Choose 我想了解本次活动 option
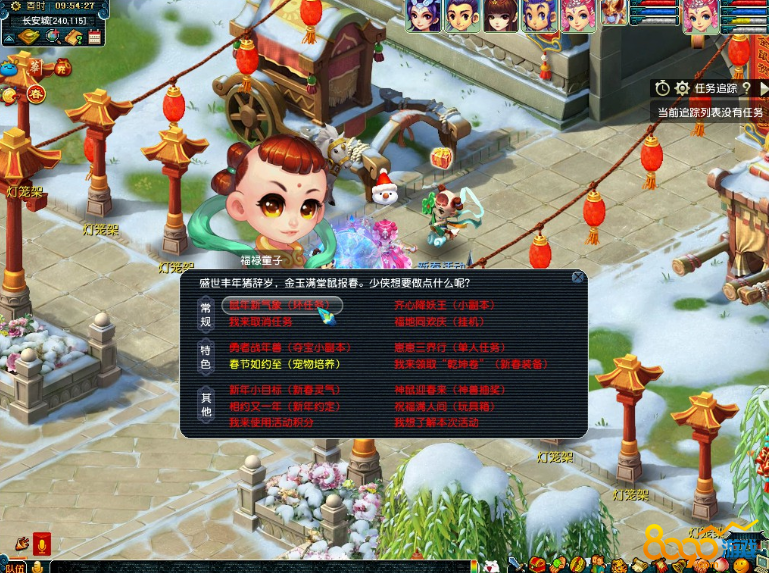The height and width of the screenshot is (573, 769). click(437, 423)
